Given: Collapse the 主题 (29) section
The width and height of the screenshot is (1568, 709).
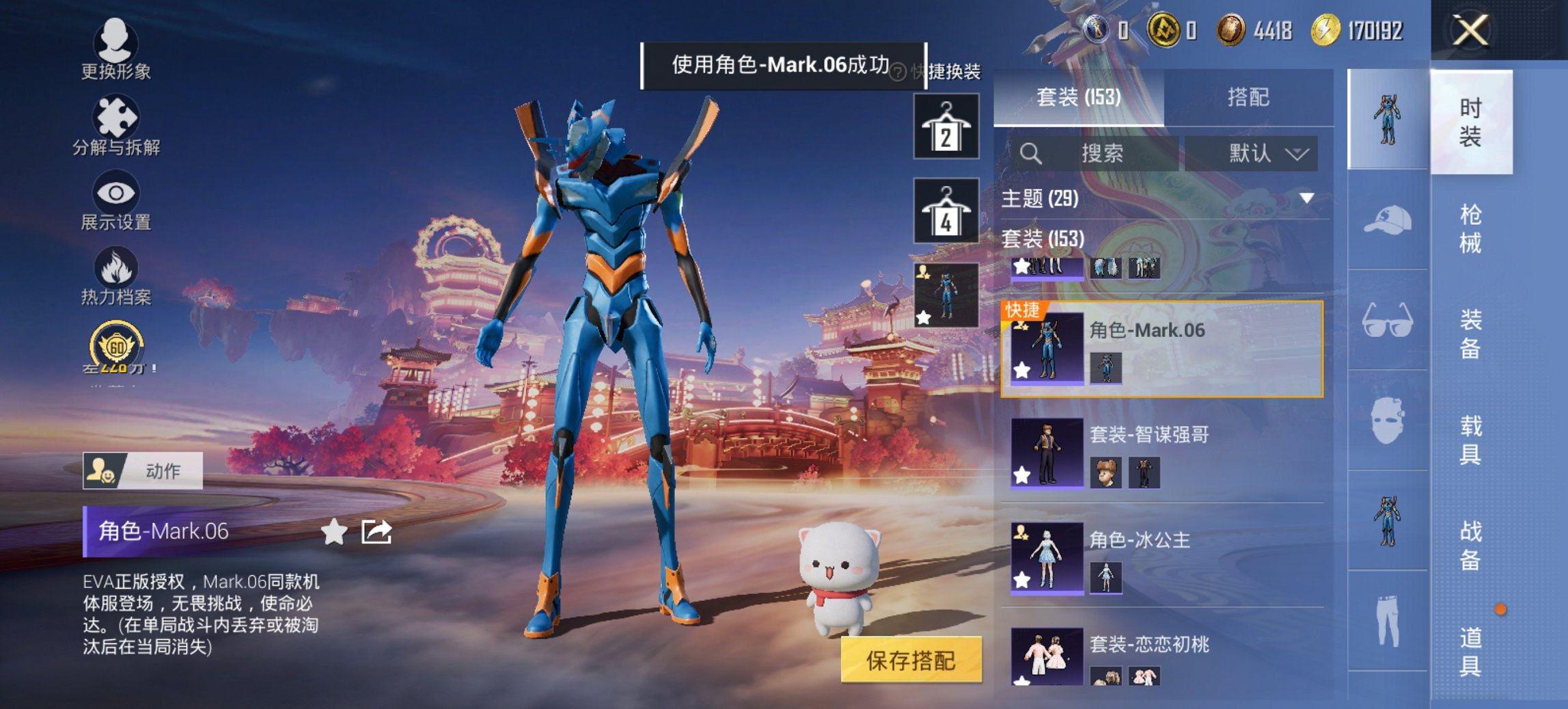Looking at the screenshot, I should tap(1307, 196).
